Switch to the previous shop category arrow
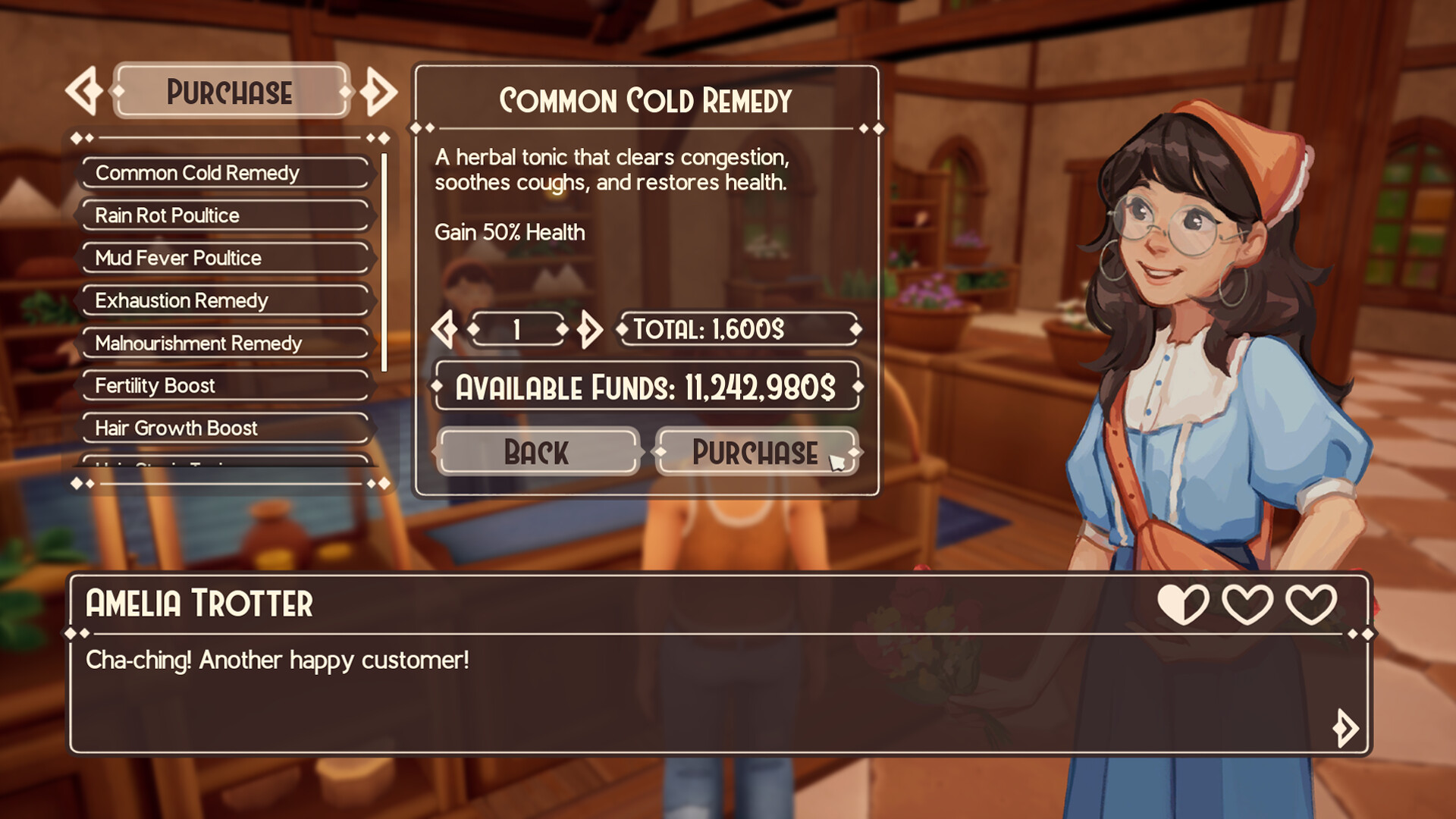 click(83, 92)
